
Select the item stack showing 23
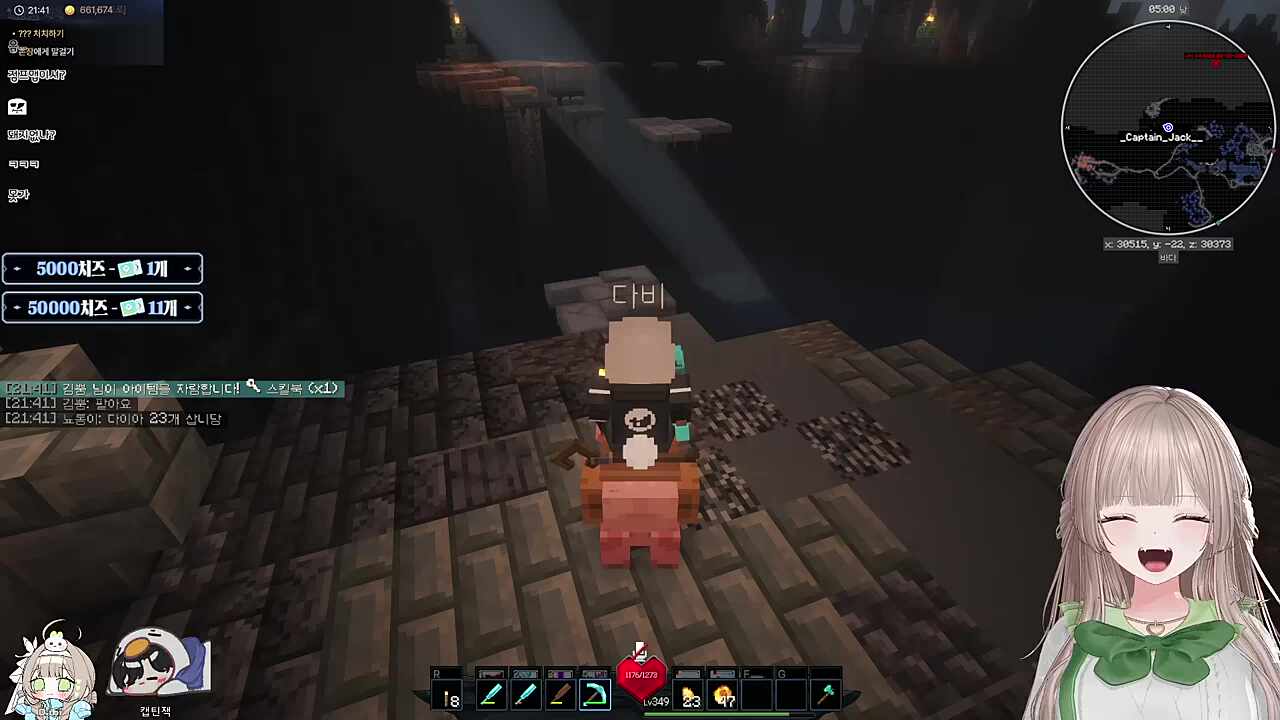pos(690,695)
